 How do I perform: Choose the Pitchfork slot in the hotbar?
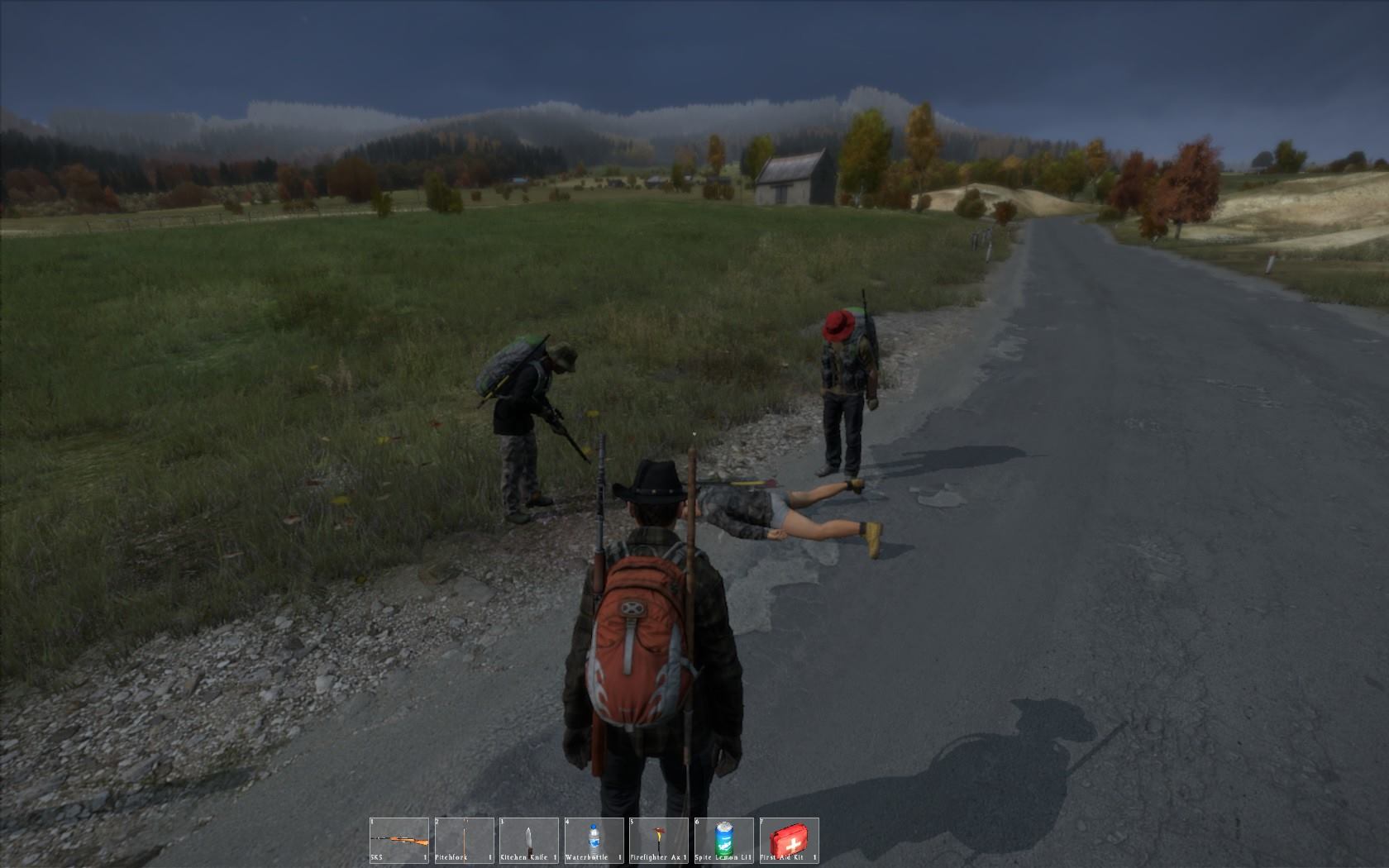464,841
